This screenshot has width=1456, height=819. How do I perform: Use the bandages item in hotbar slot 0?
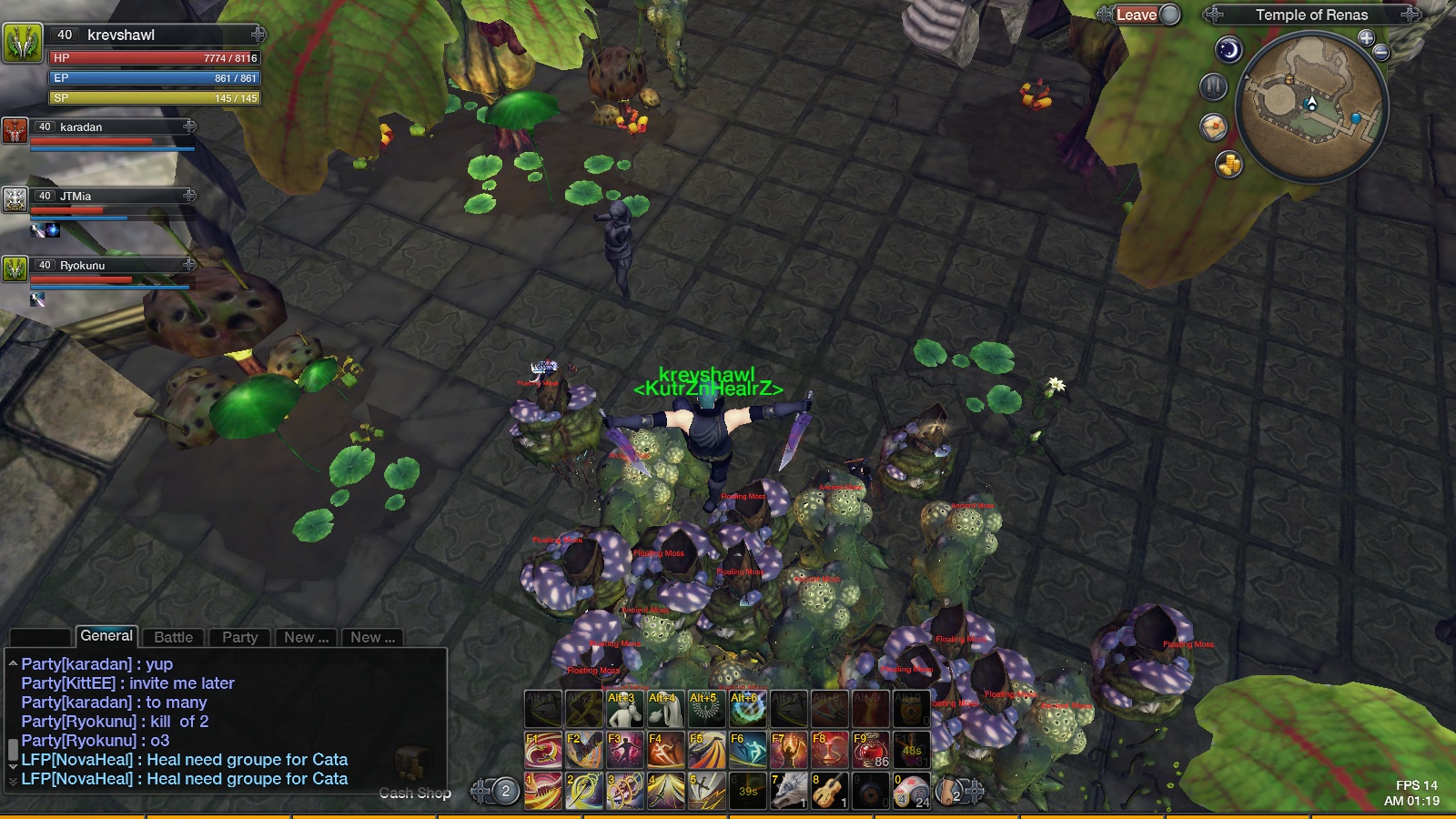(x=912, y=789)
